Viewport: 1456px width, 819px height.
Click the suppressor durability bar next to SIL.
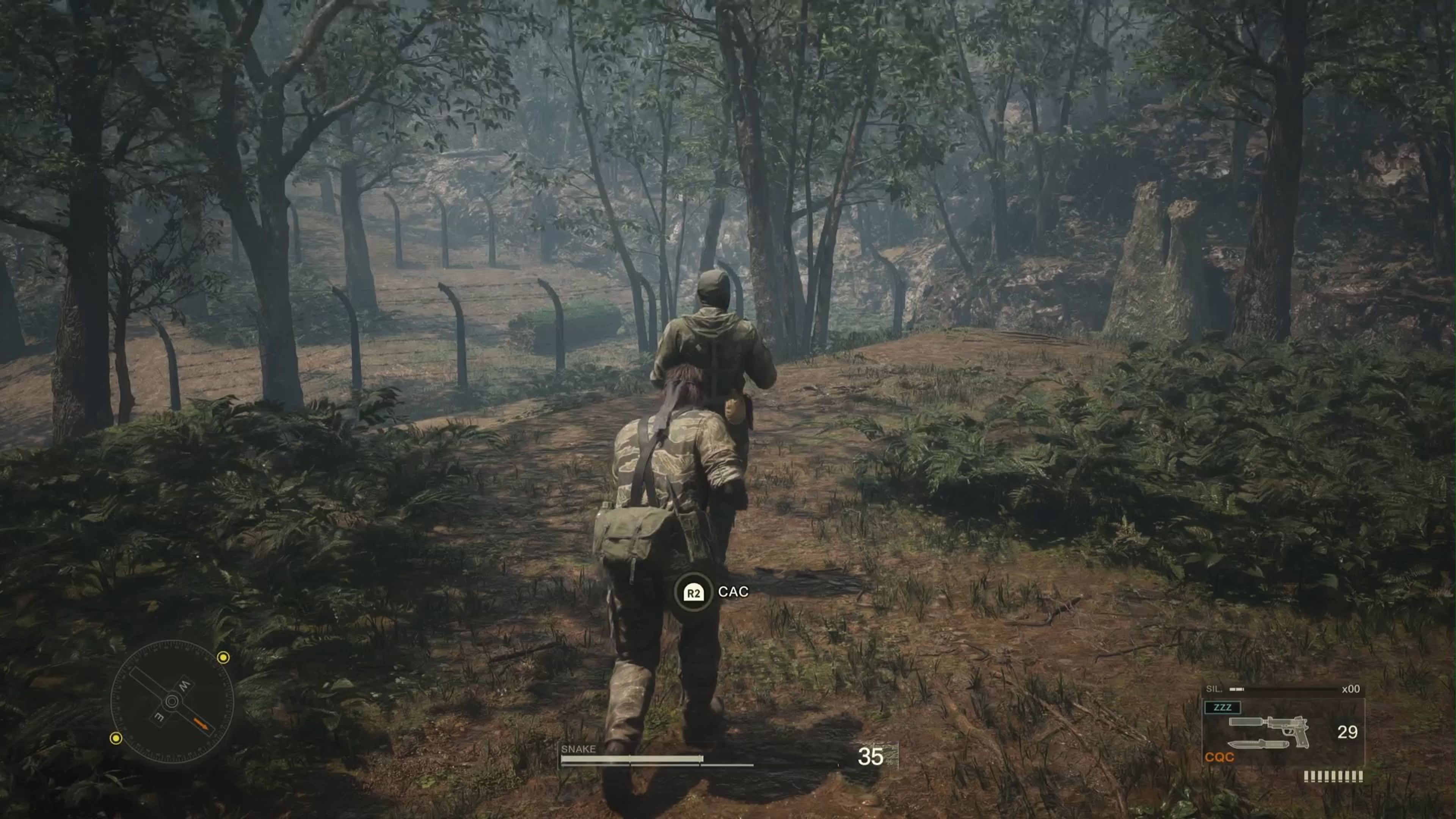(x=1236, y=689)
